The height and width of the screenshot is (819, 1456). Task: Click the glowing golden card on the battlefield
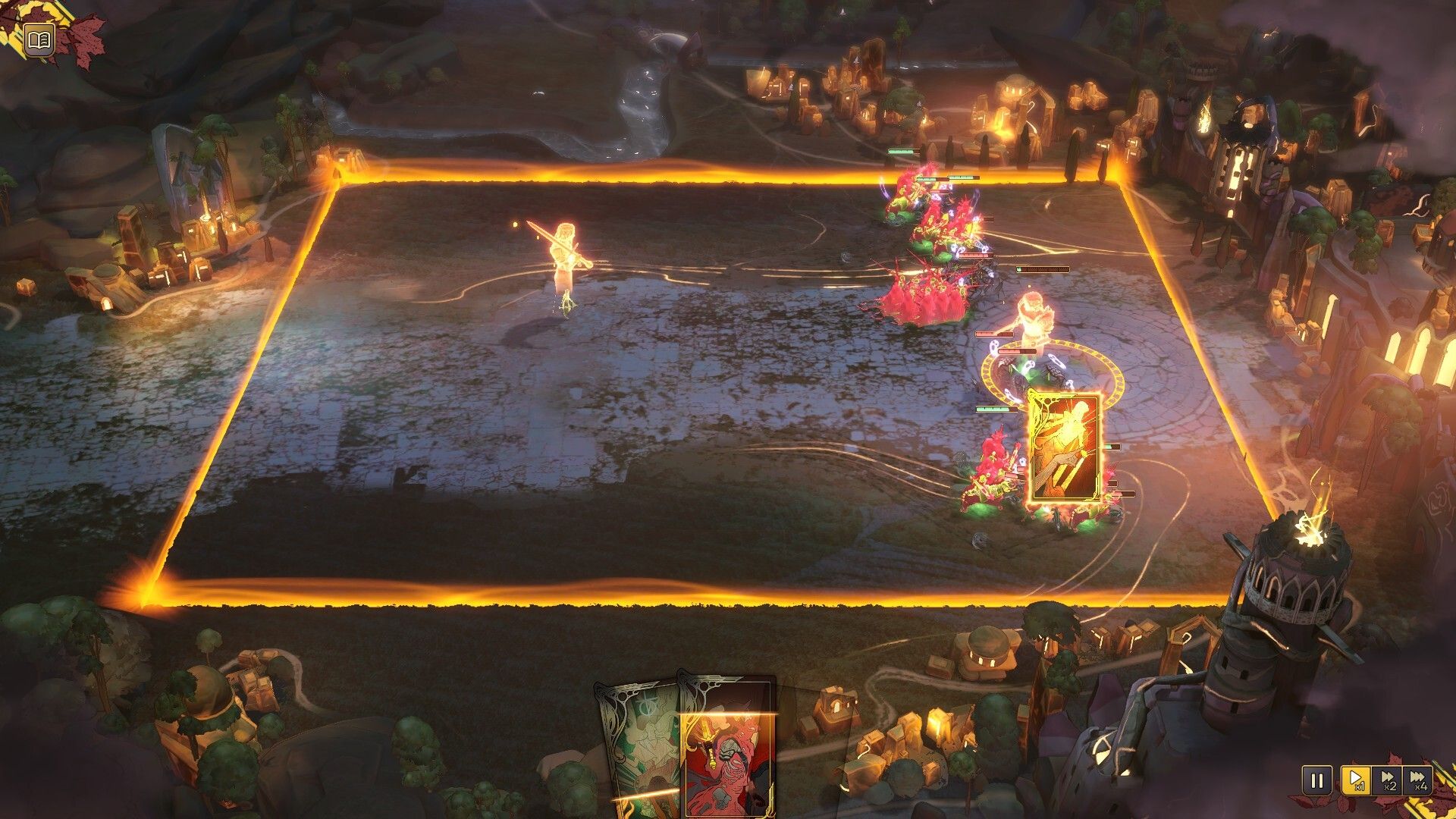1063,447
